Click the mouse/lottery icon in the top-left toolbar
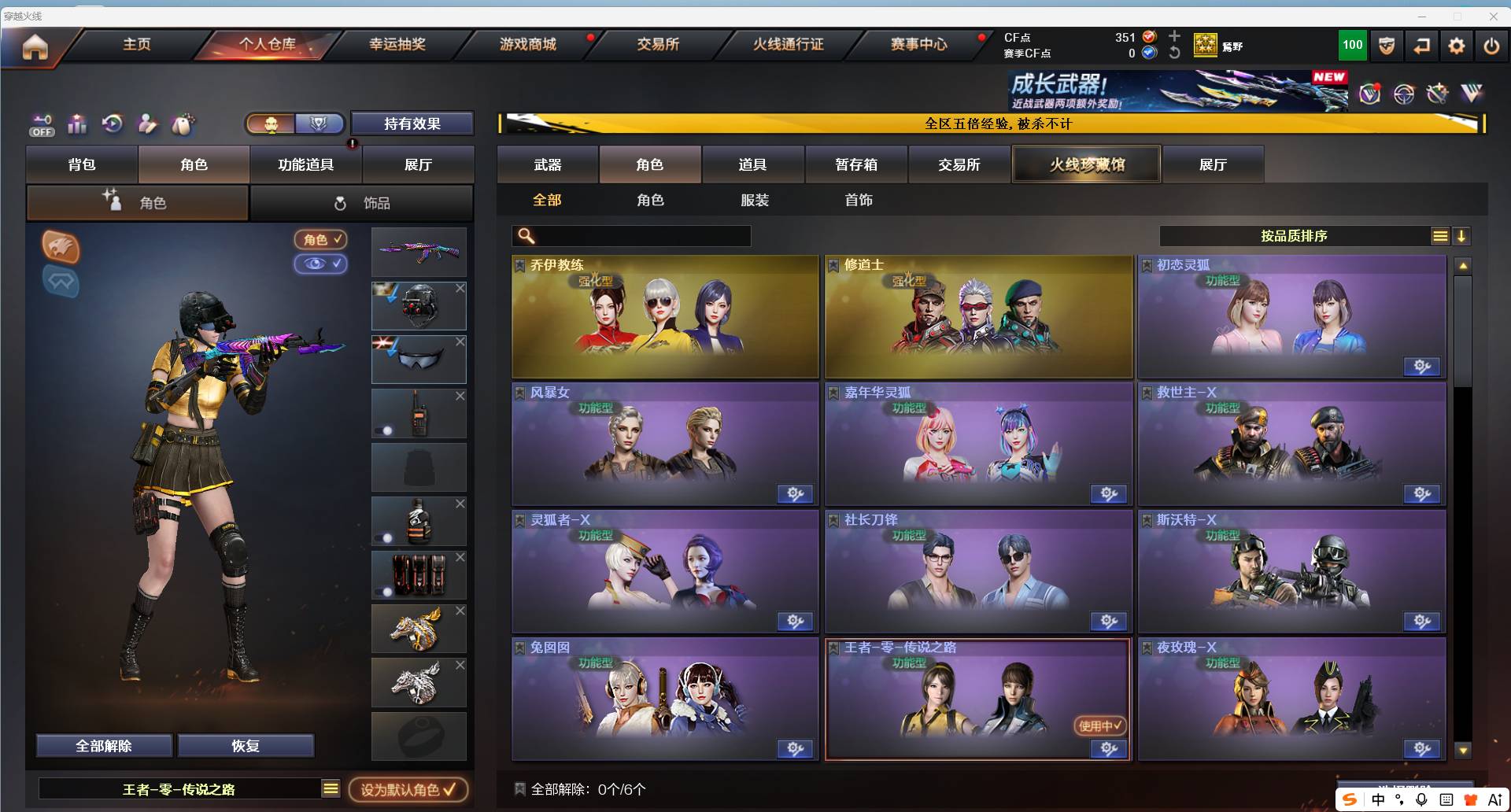The image size is (1511, 812). tap(182, 124)
